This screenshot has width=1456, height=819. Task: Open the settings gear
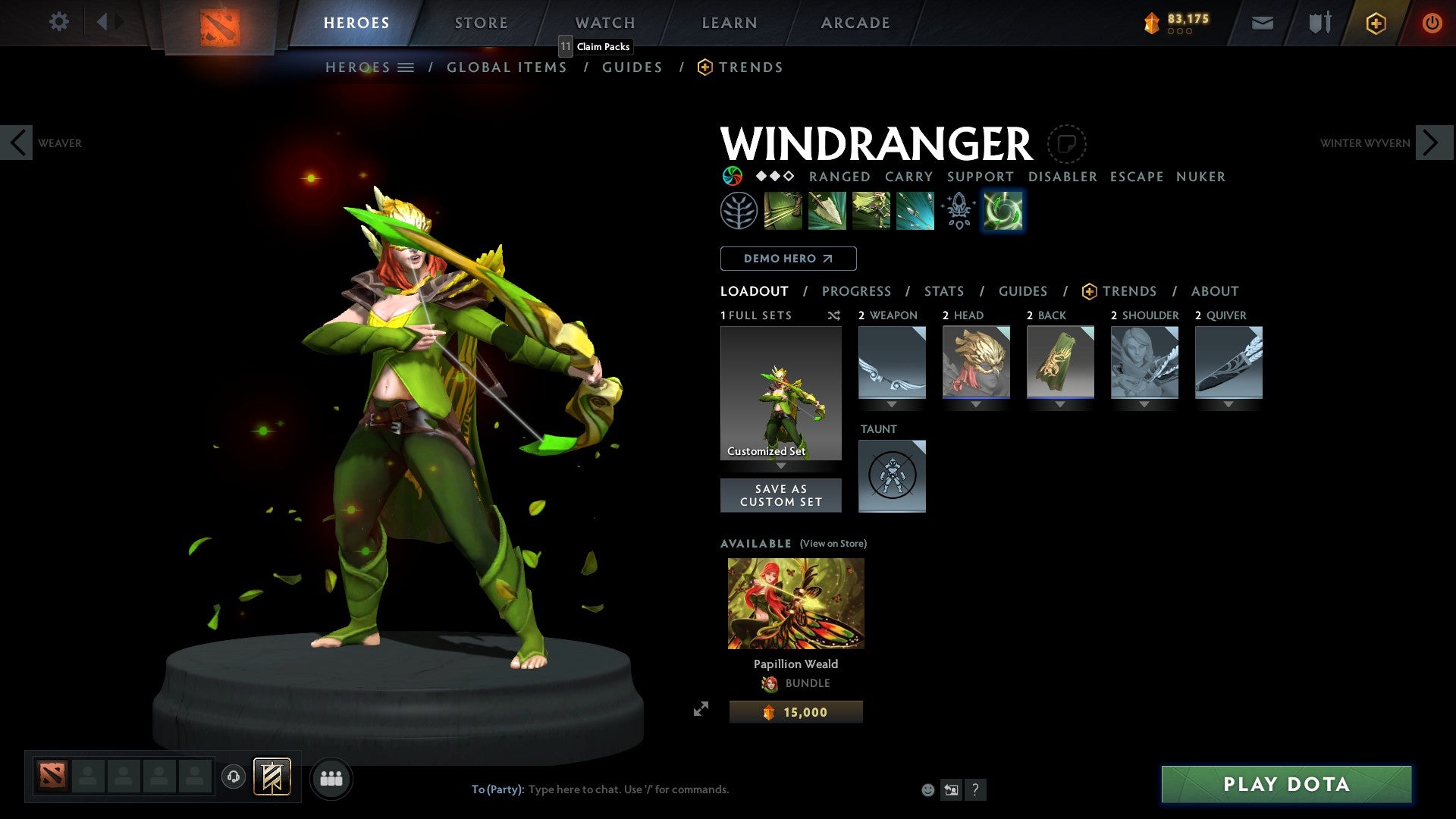(x=58, y=22)
